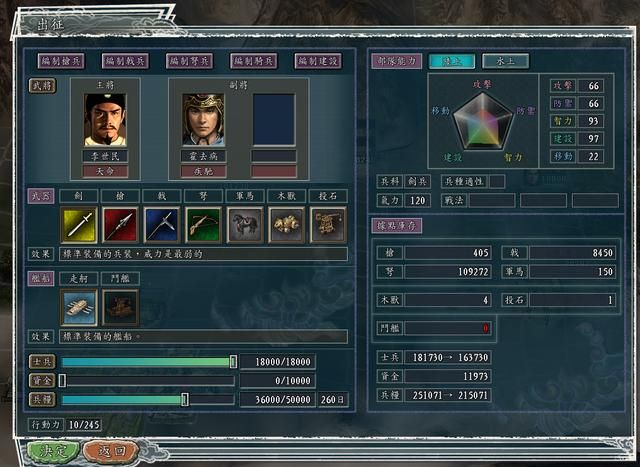Viewport: 640px width, 467px height.
Task: Choose the 編制戟兵 formation button
Action: coord(127,61)
